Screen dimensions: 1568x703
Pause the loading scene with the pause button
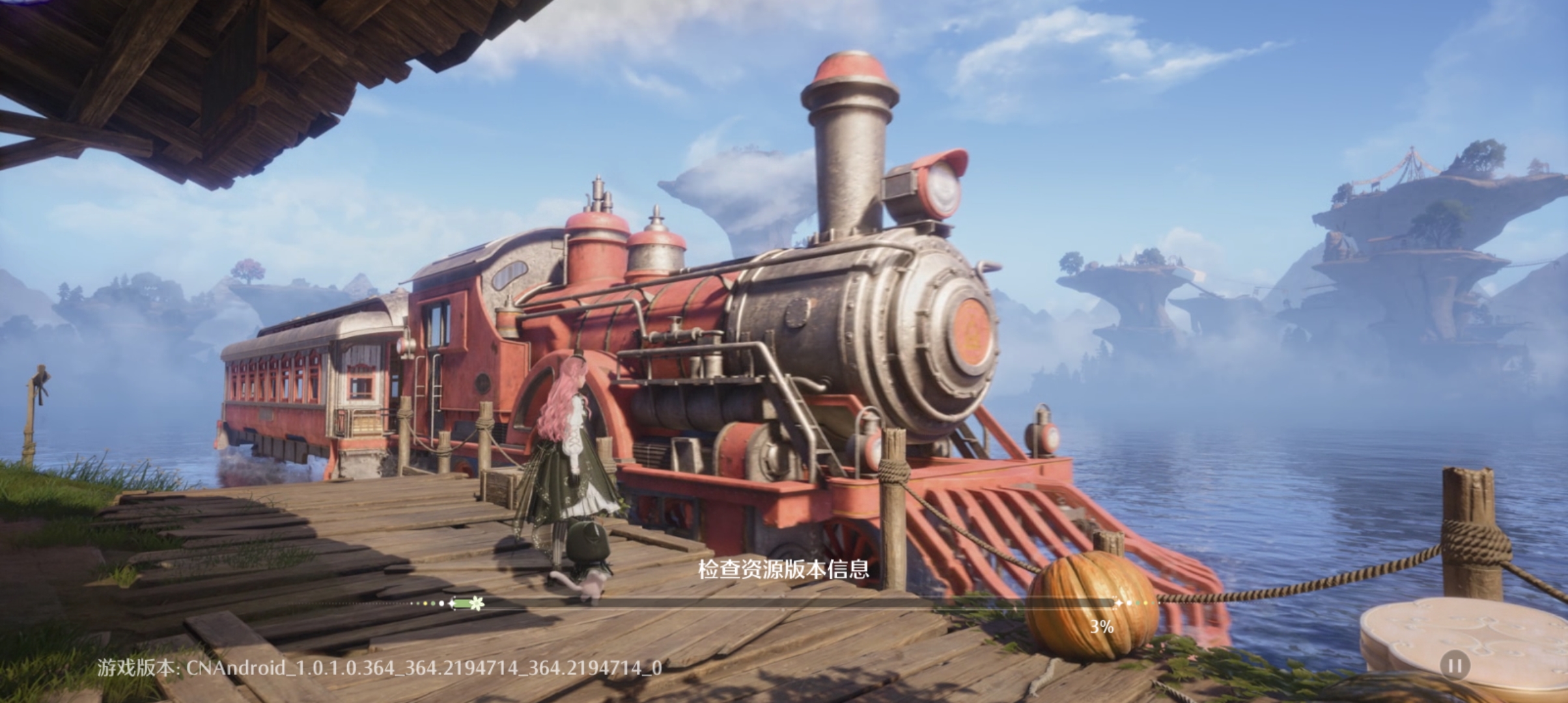1455,666
